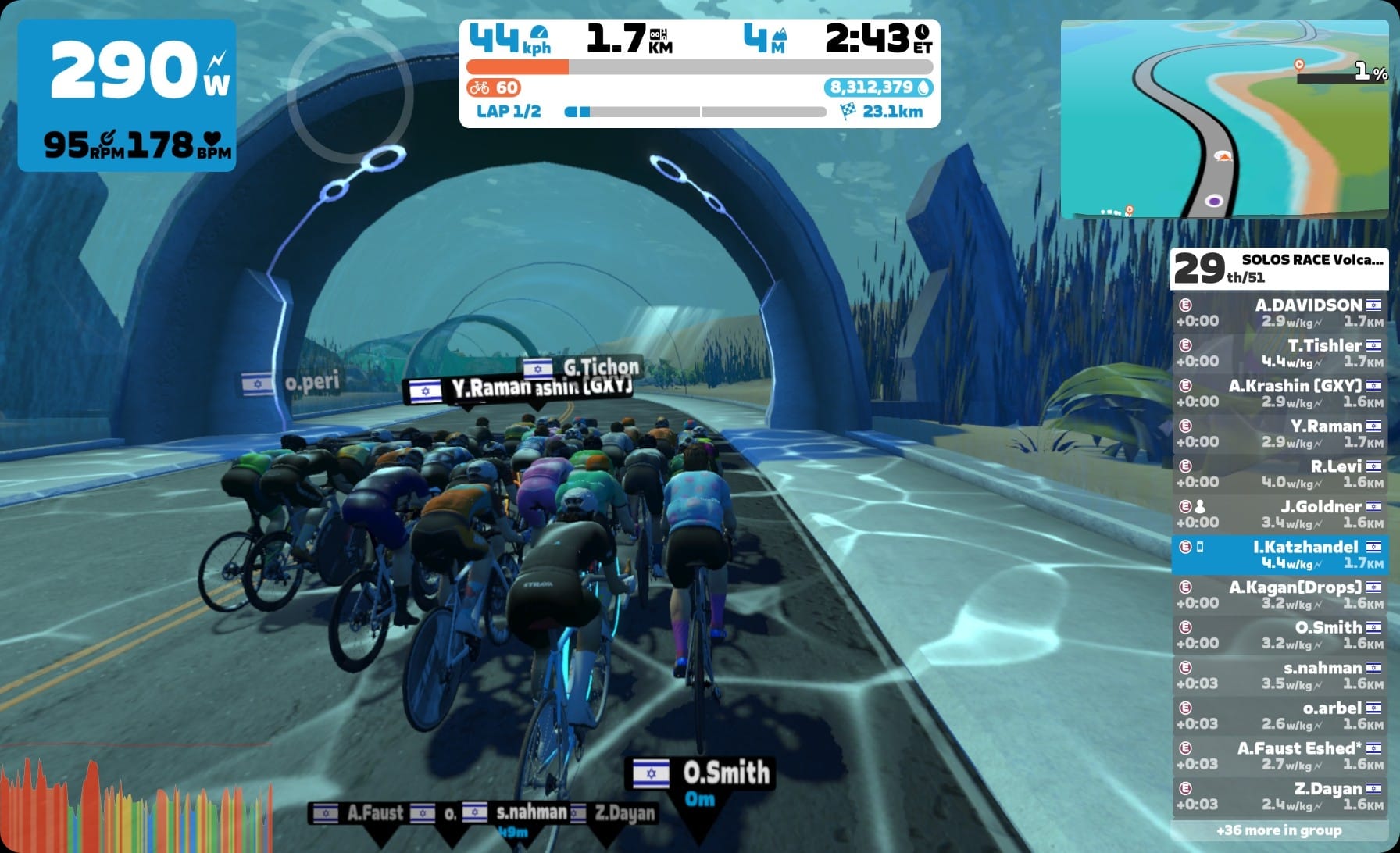Click the minimap route view
Screen dimensions: 1400x853
pyautogui.click(x=1223, y=119)
